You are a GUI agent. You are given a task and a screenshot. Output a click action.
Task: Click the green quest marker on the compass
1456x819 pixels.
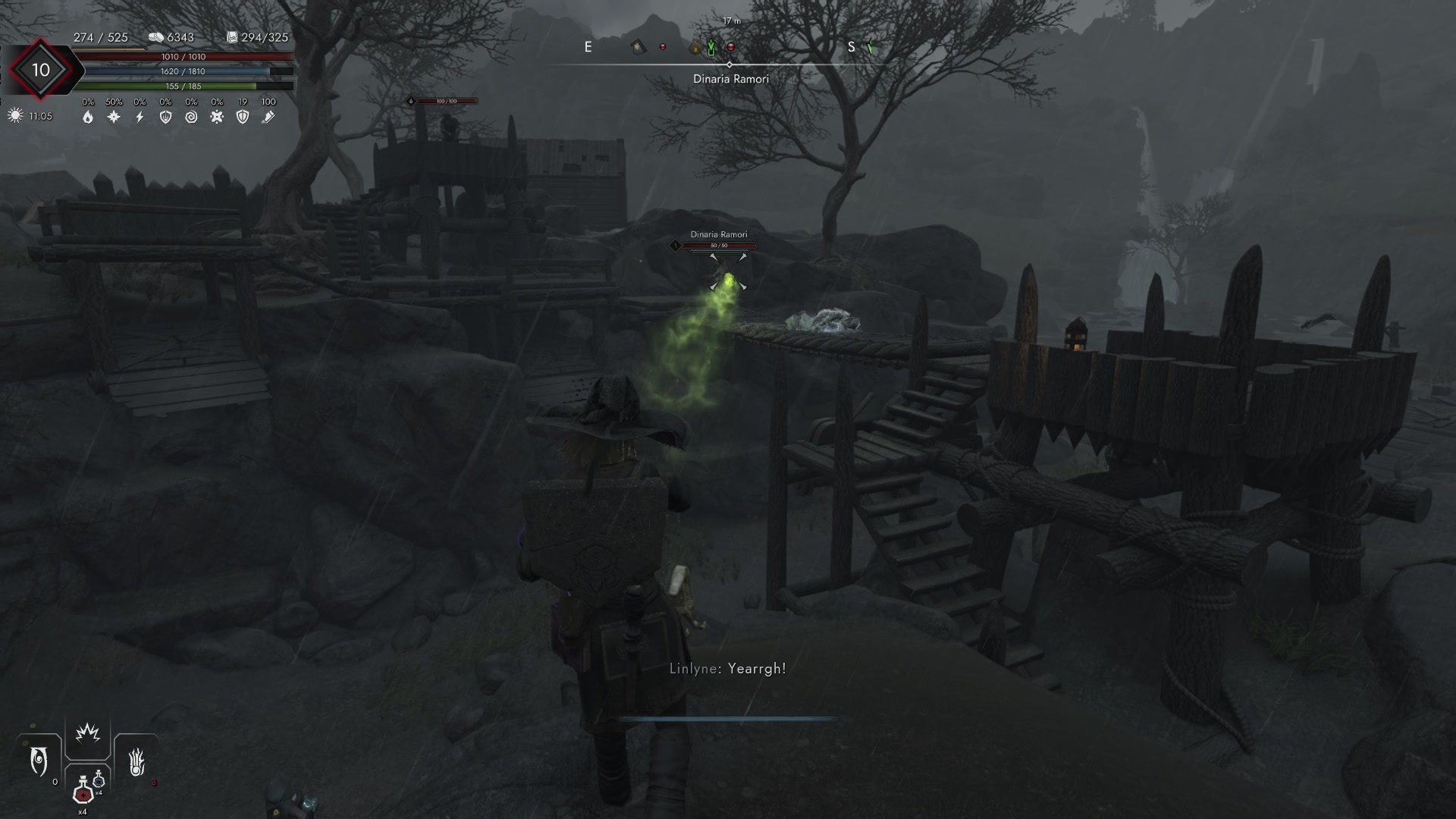(x=711, y=48)
